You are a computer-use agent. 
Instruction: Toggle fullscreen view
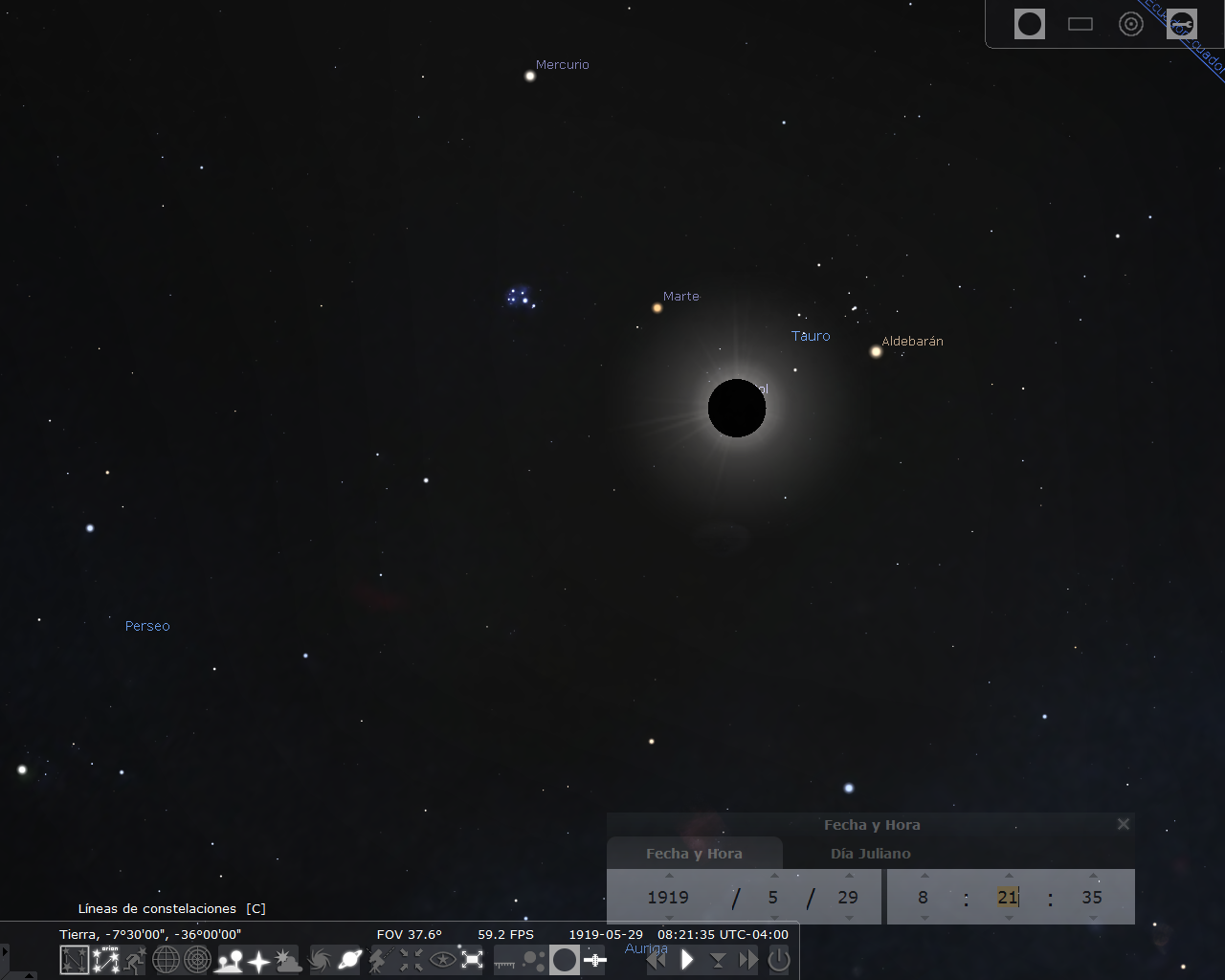click(x=472, y=959)
